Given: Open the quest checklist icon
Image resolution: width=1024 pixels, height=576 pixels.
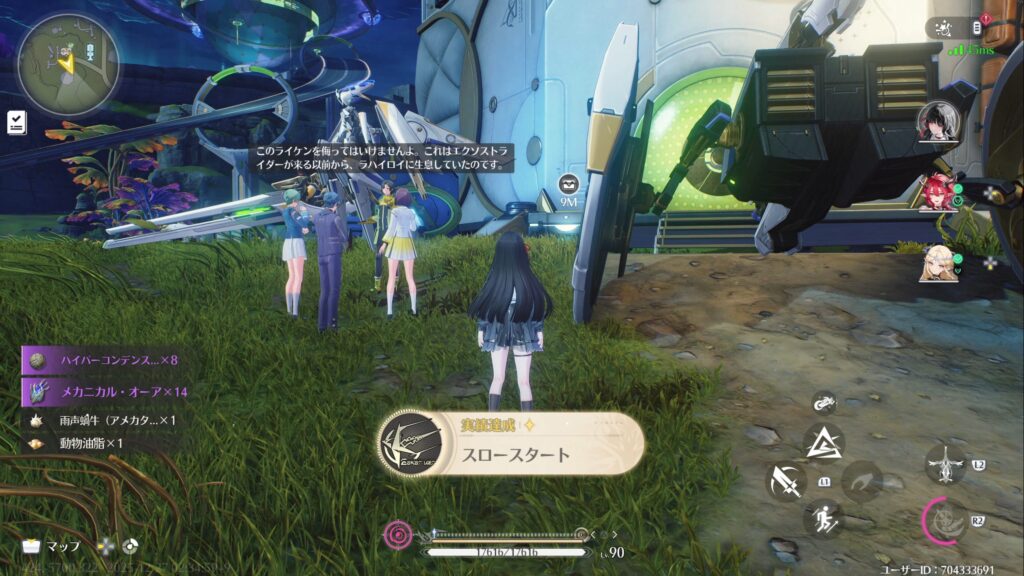Looking at the screenshot, I should tap(16, 122).
